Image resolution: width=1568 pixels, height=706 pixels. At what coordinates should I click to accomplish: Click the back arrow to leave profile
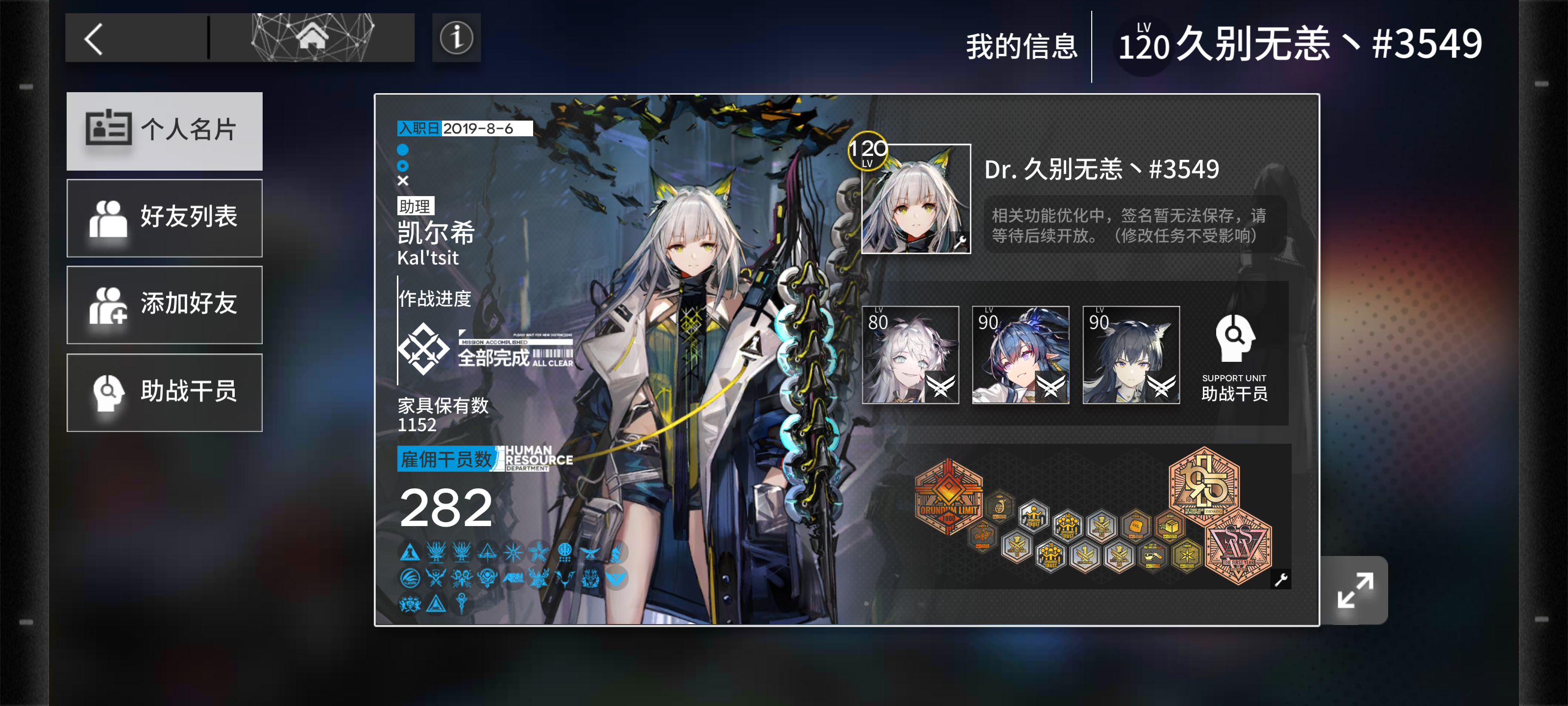(x=93, y=38)
